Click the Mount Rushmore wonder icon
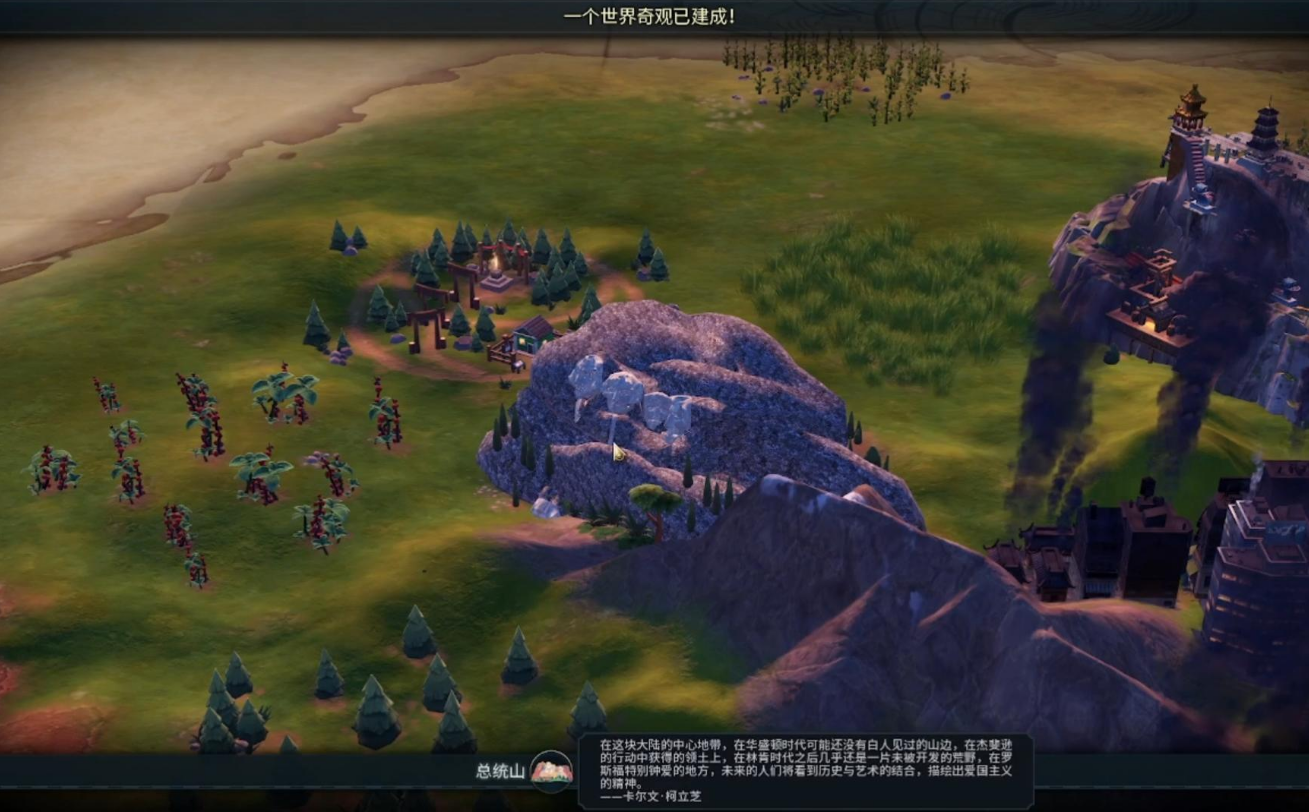Image resolution: width=1309 pixels, height=812 pixels. coord(551,771)
